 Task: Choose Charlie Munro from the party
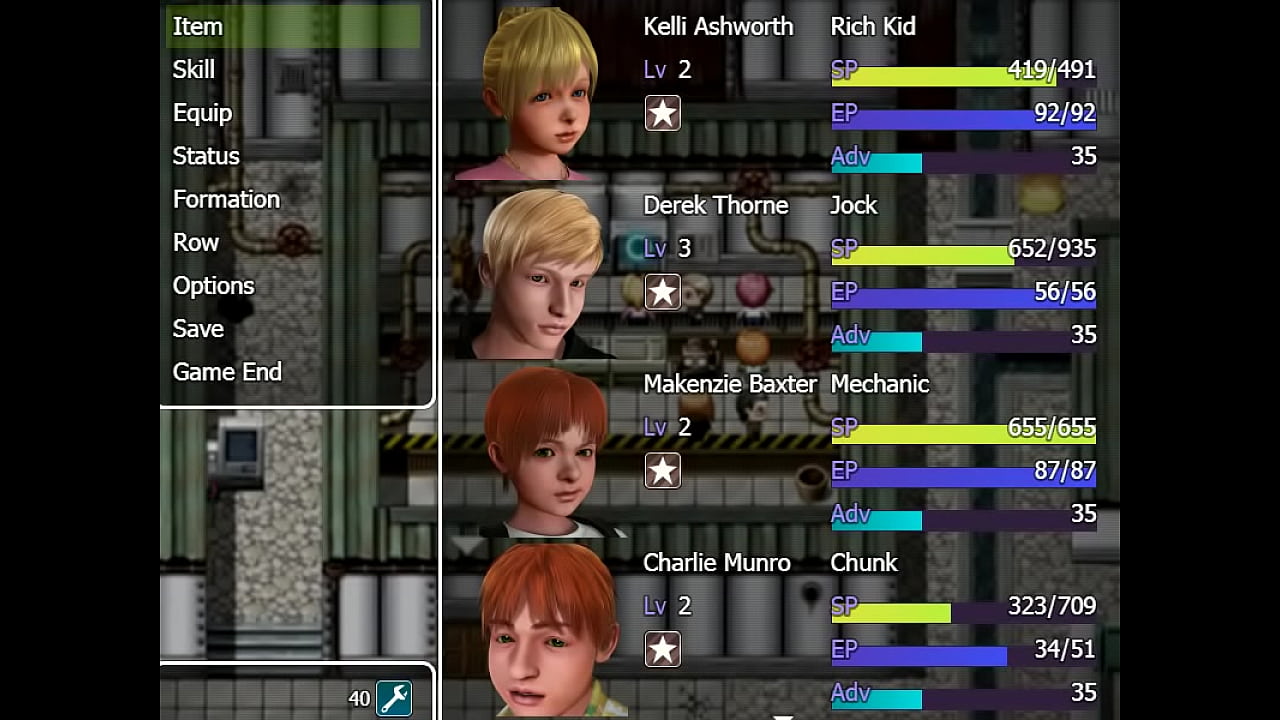(717, 563)
